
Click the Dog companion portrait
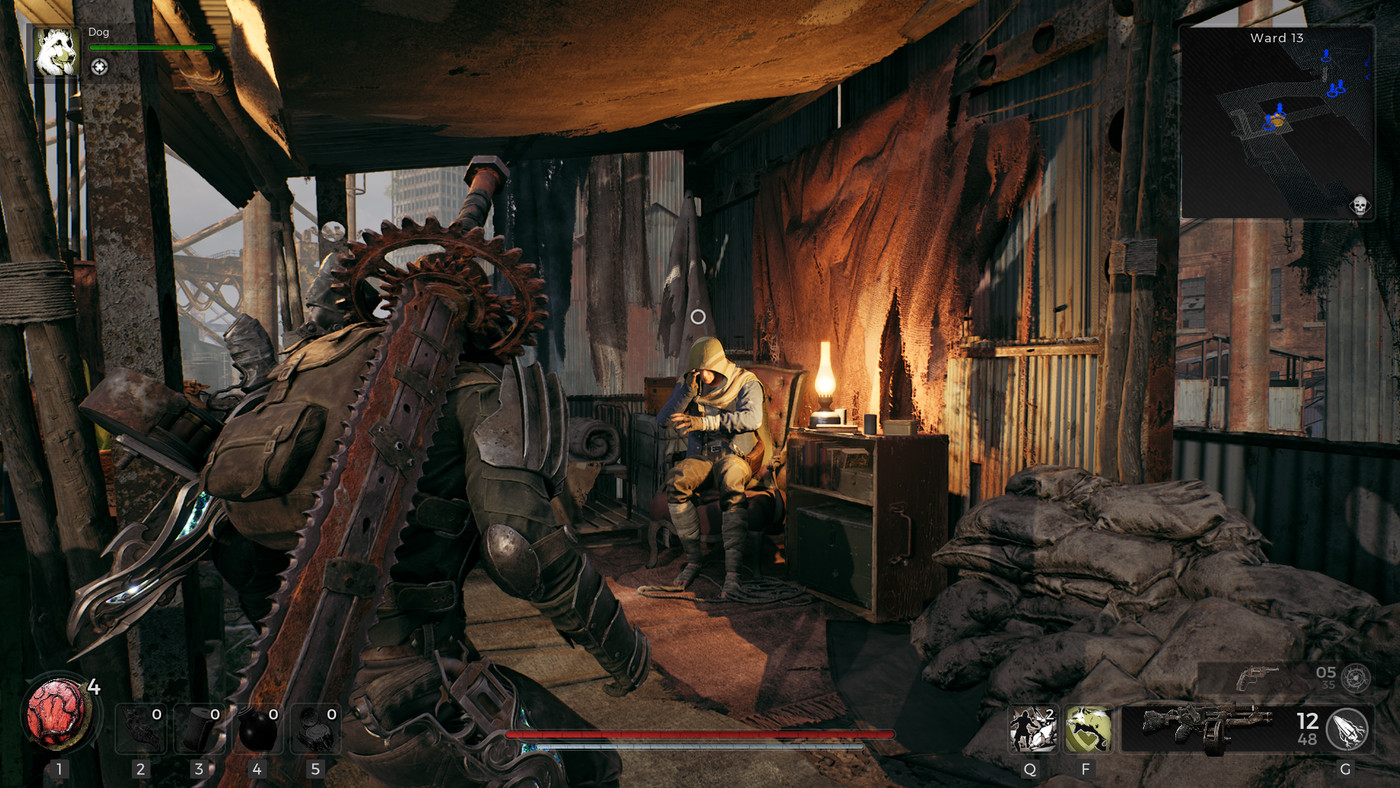tap(57, 52)
